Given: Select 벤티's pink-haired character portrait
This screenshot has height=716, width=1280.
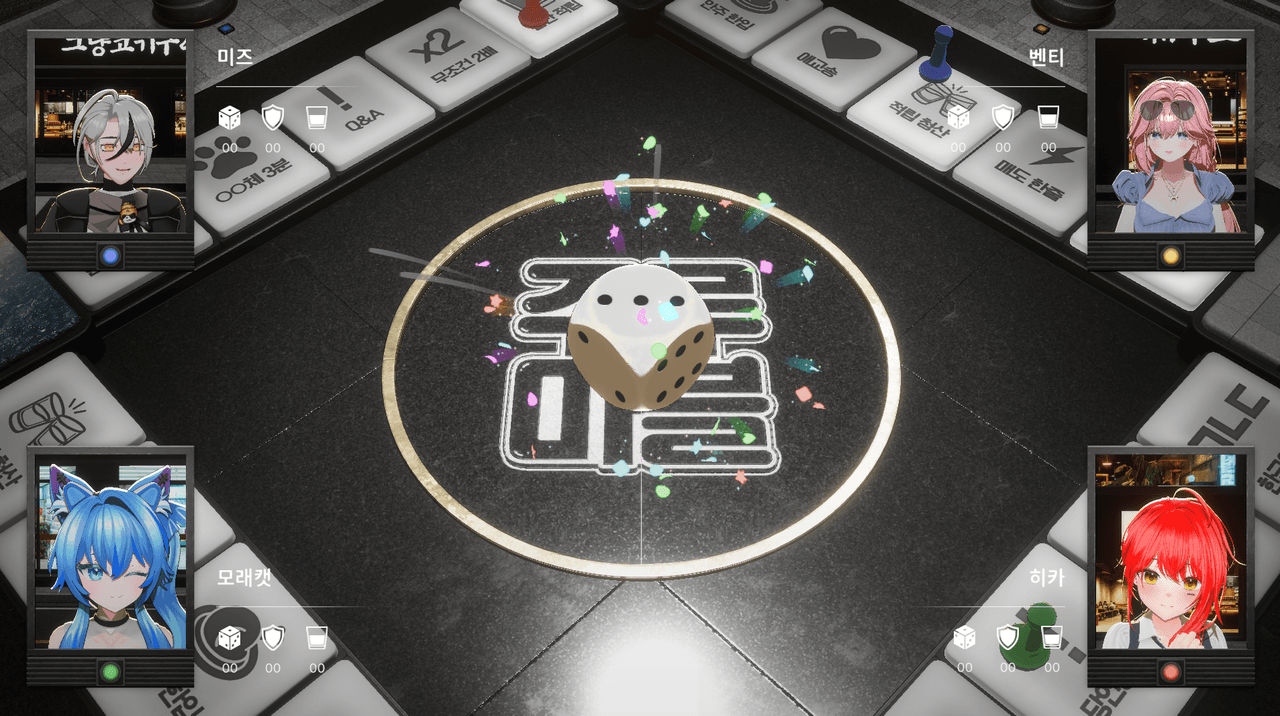Looking at the screenshot, I should pos(1171,150).
